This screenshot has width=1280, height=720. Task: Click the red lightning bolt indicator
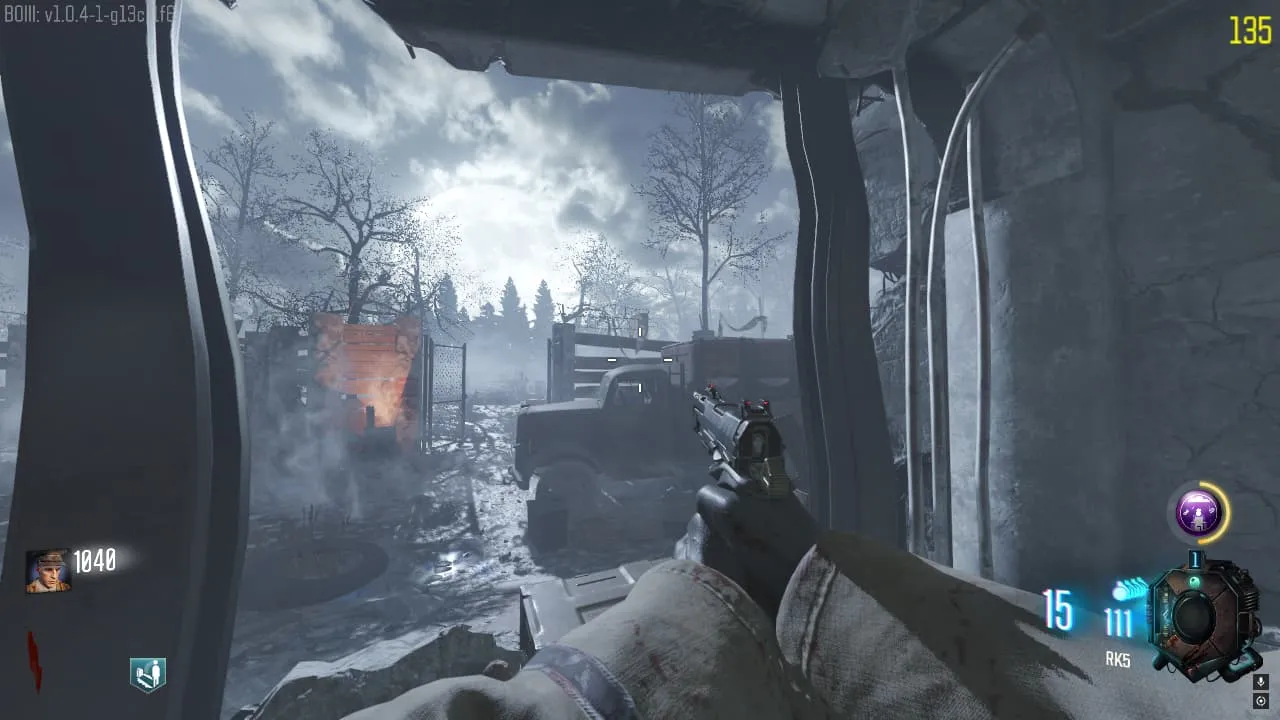tap(34, 660)
